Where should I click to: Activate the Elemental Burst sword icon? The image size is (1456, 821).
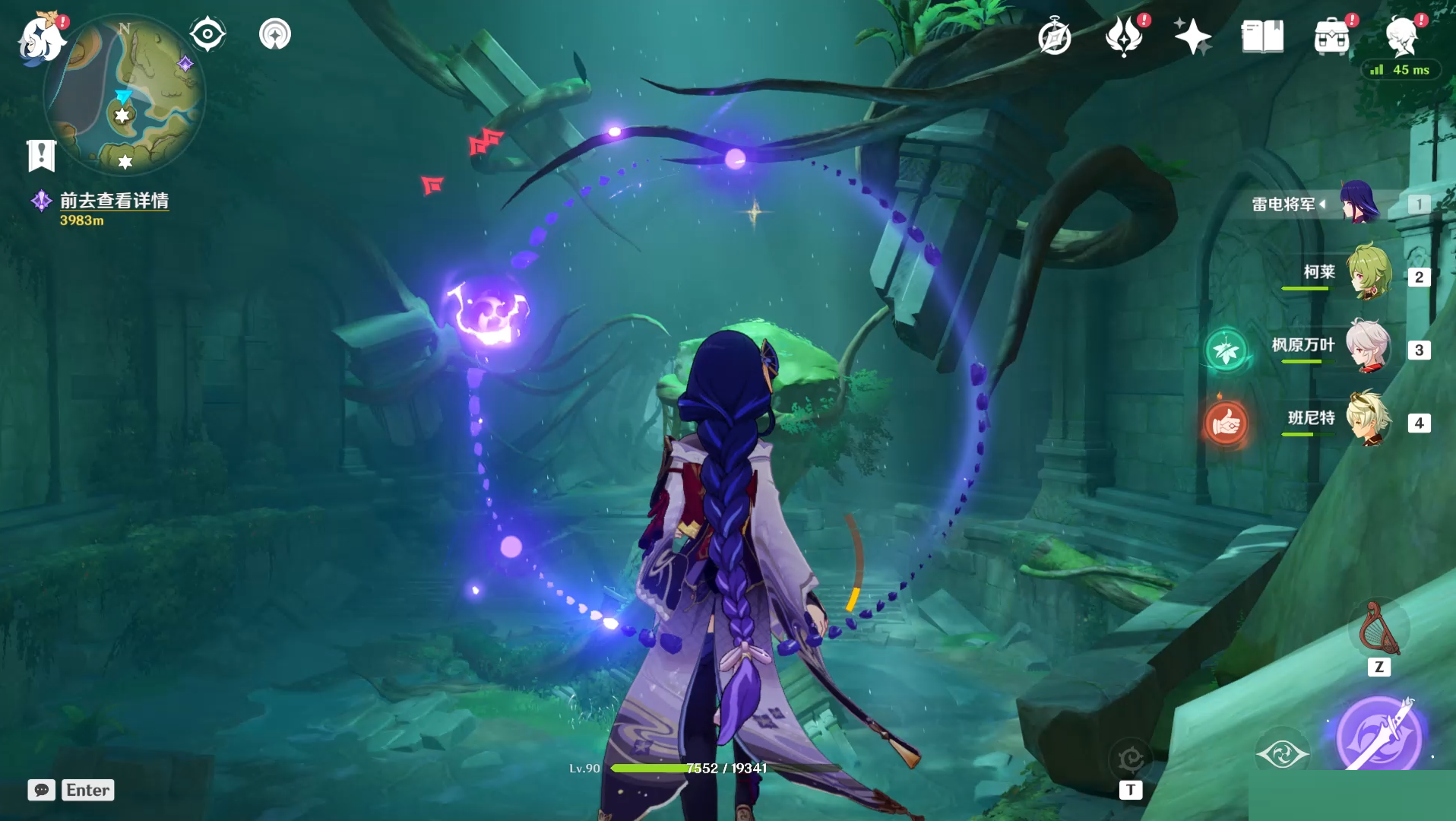click(1378, 736)
